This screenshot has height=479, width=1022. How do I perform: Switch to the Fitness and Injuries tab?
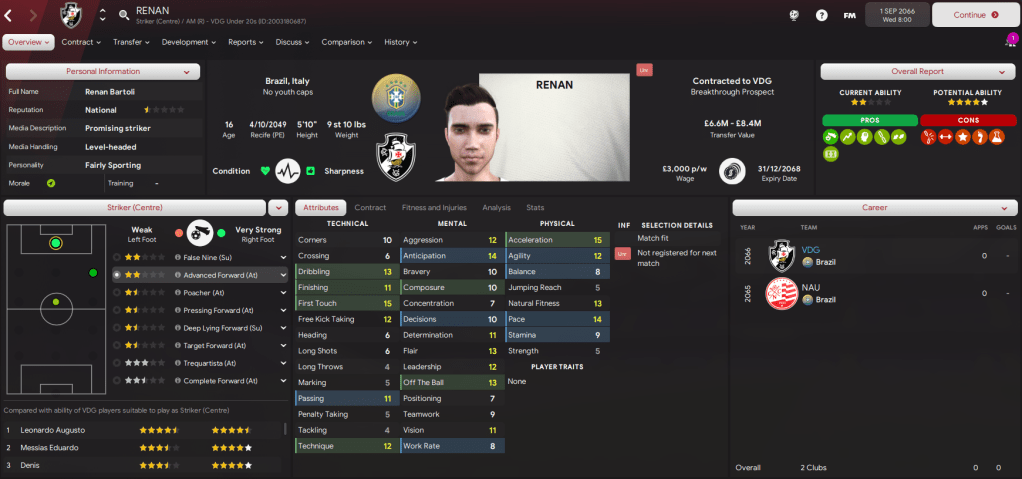click(434, 207)
